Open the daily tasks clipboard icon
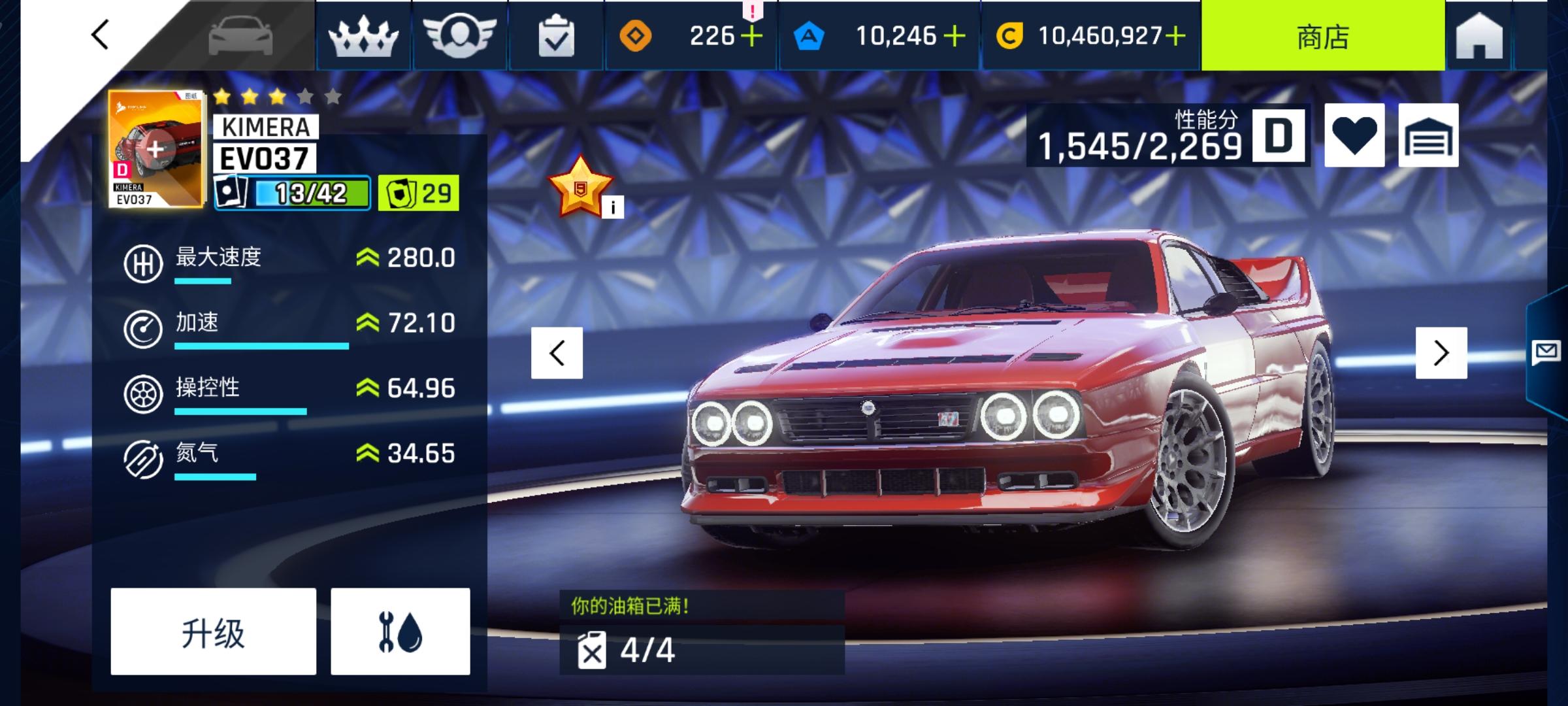The image size is (1568, 706). tap(556, 36)
